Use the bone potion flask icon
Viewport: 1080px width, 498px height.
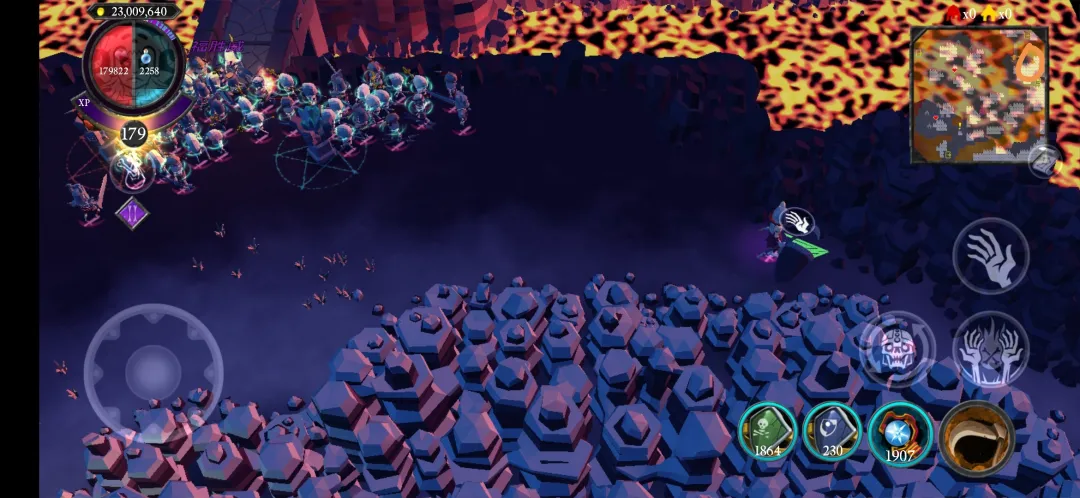coord(132,172)
